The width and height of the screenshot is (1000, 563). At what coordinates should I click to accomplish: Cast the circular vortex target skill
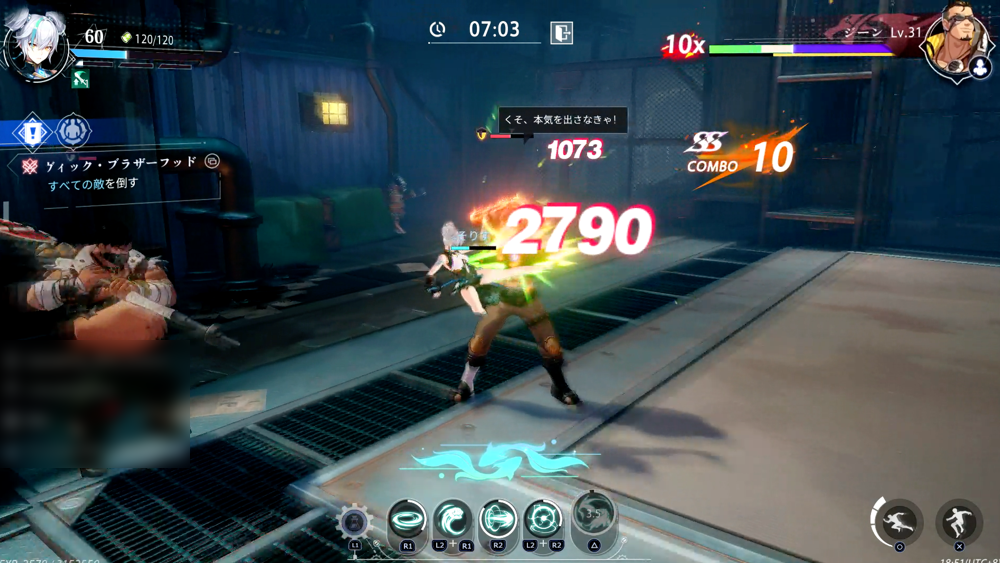[x=543, y=519]
